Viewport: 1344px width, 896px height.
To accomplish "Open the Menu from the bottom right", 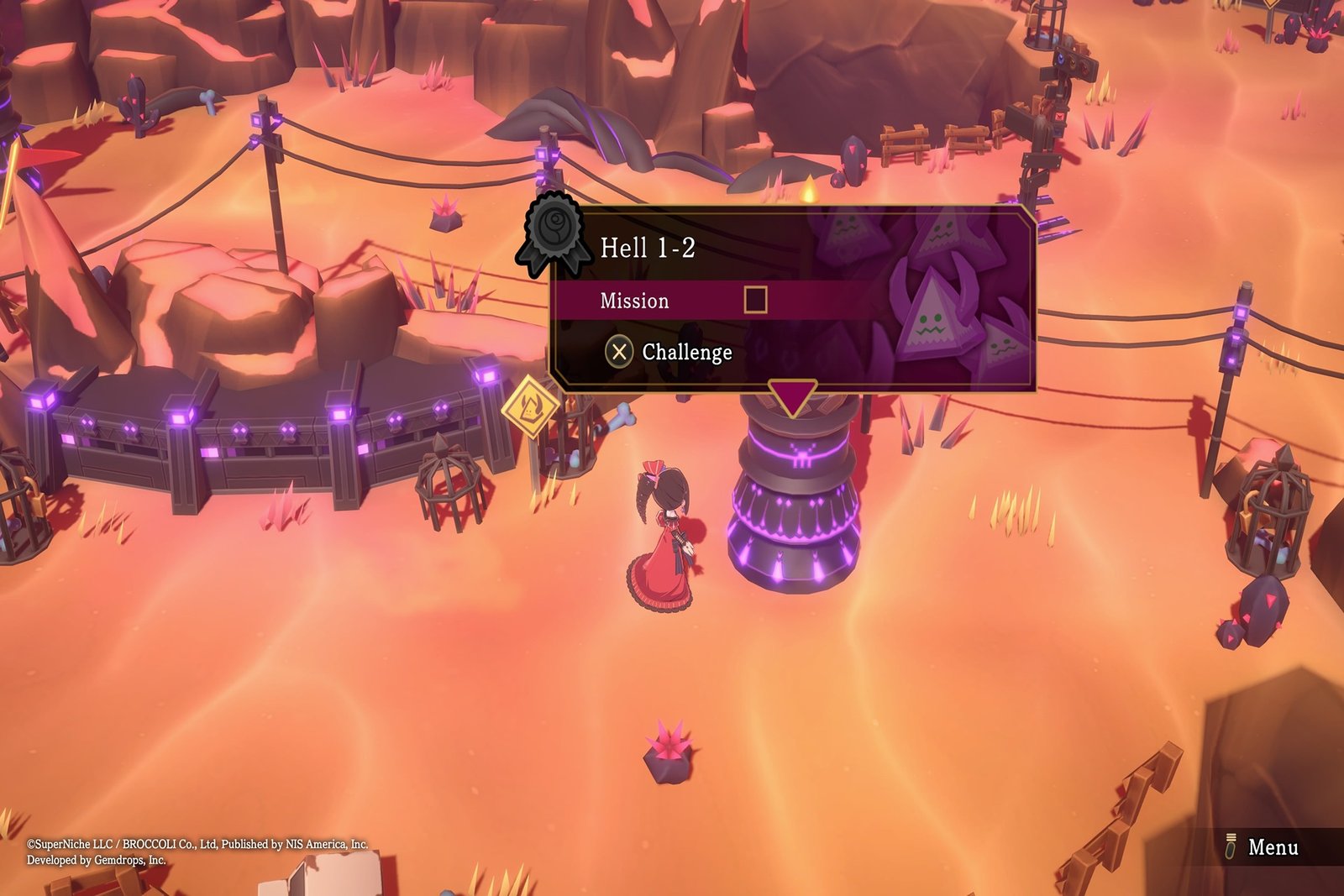I will [1273, 848].
